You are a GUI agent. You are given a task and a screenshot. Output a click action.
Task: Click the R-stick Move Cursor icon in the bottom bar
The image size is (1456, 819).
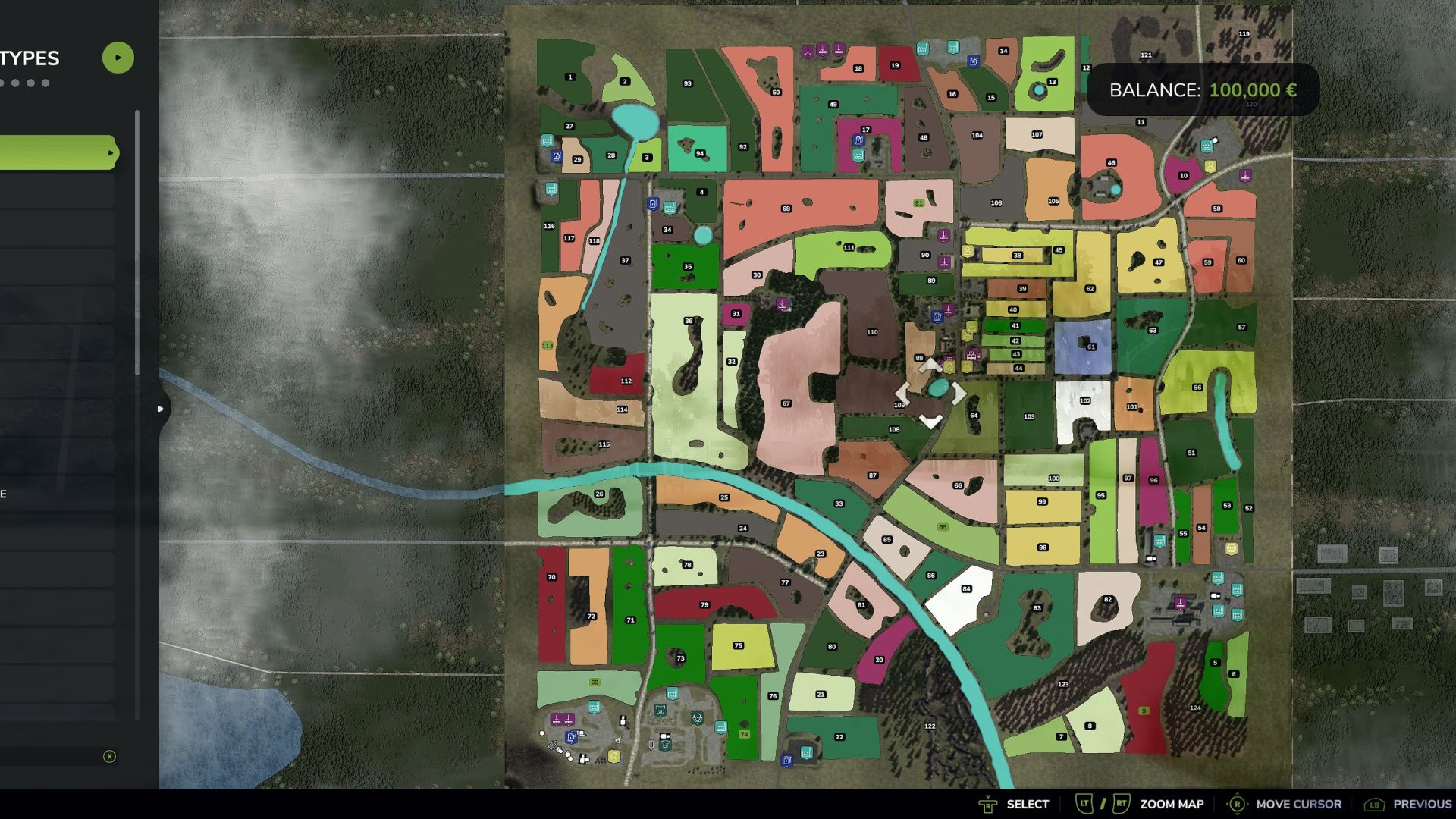[x=1238, y=803]
